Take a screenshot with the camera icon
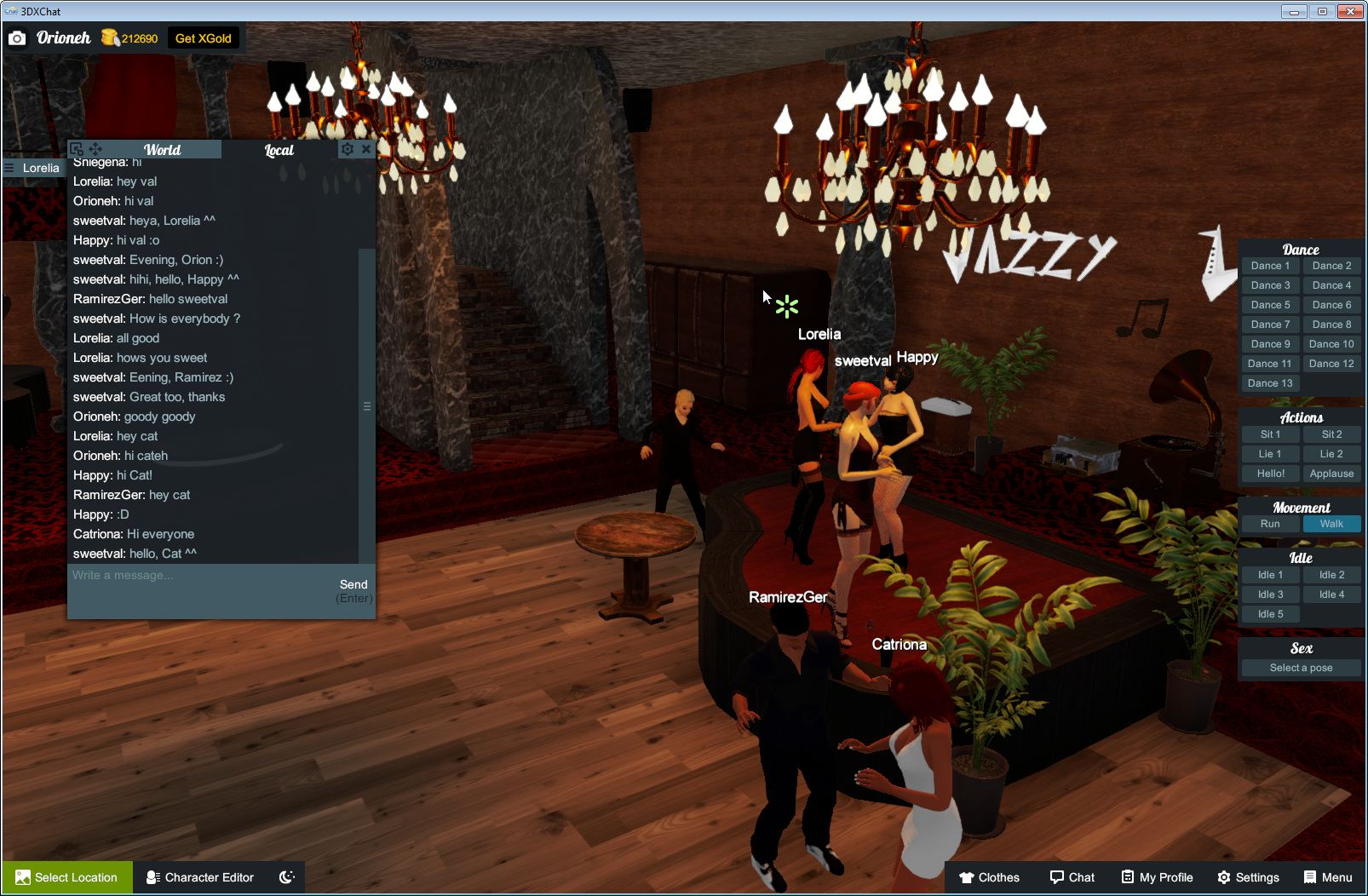The image size is (1368, 896). click(17, 37)
